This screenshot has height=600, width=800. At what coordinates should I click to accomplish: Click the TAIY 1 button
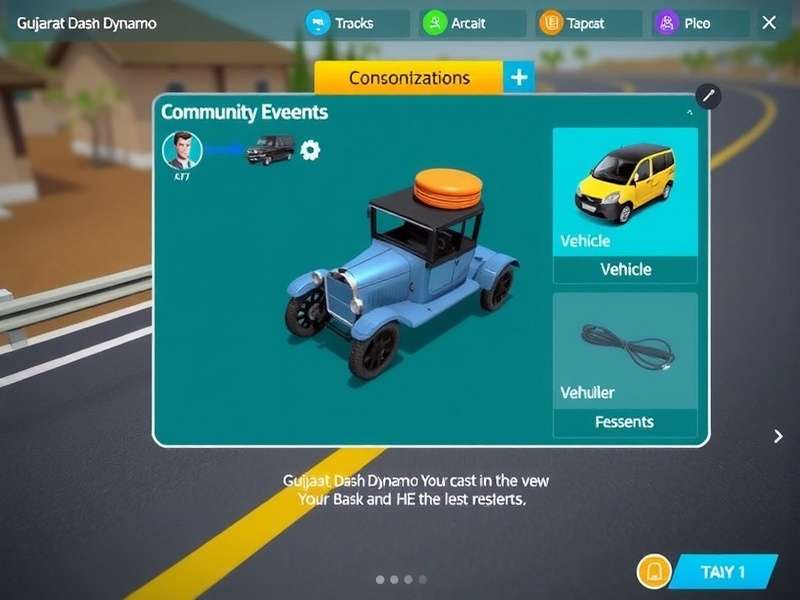point(722,572)
